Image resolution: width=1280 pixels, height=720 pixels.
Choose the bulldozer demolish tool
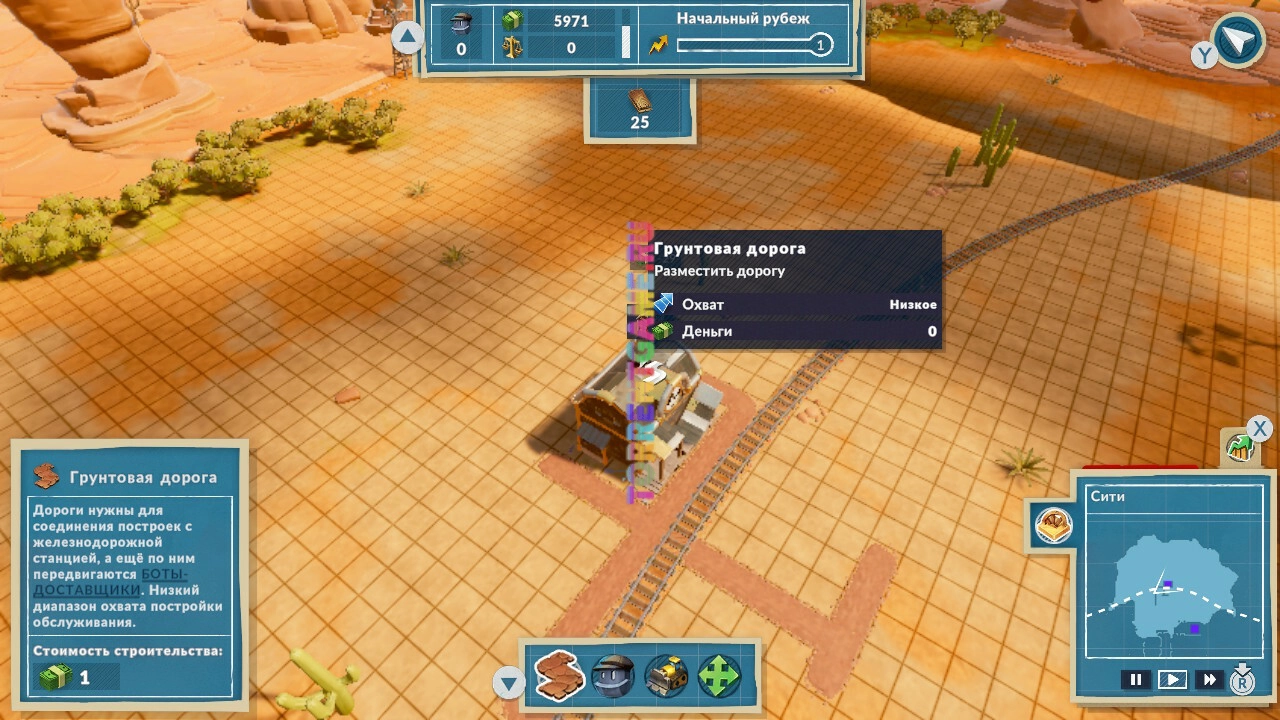click(666, 677)
